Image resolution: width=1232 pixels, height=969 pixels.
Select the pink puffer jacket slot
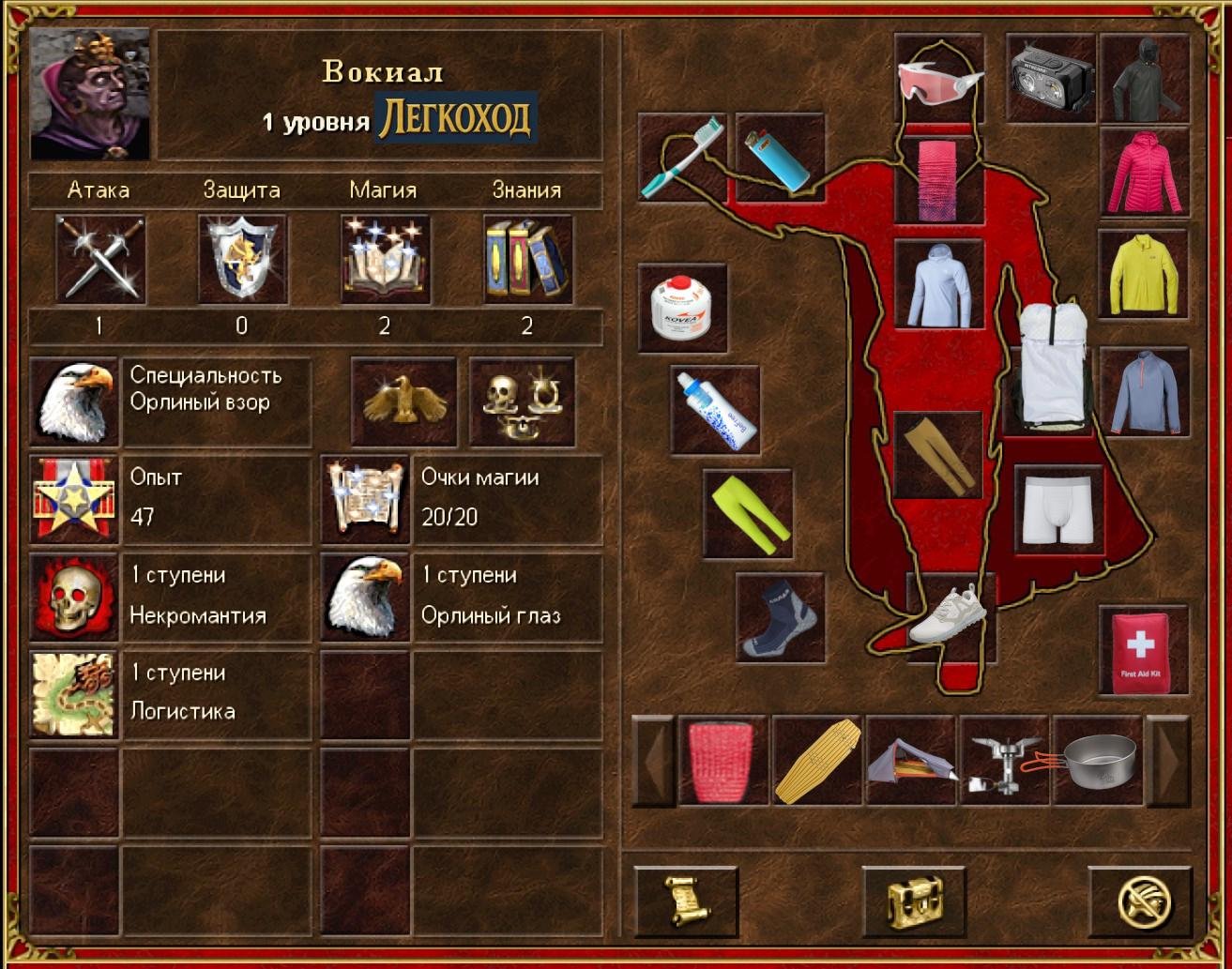click(1144, 173)
